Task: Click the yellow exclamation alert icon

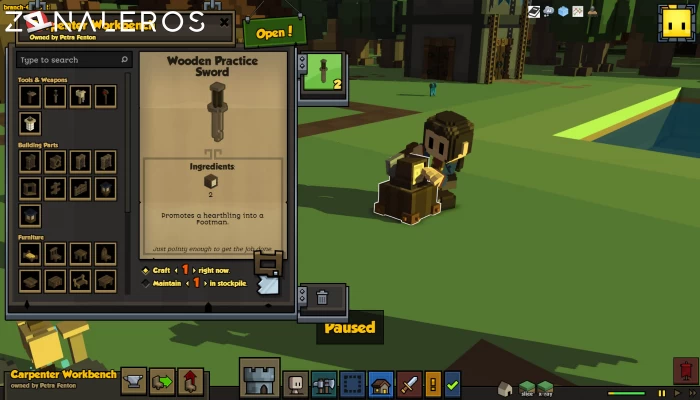Action: (433, 382)
